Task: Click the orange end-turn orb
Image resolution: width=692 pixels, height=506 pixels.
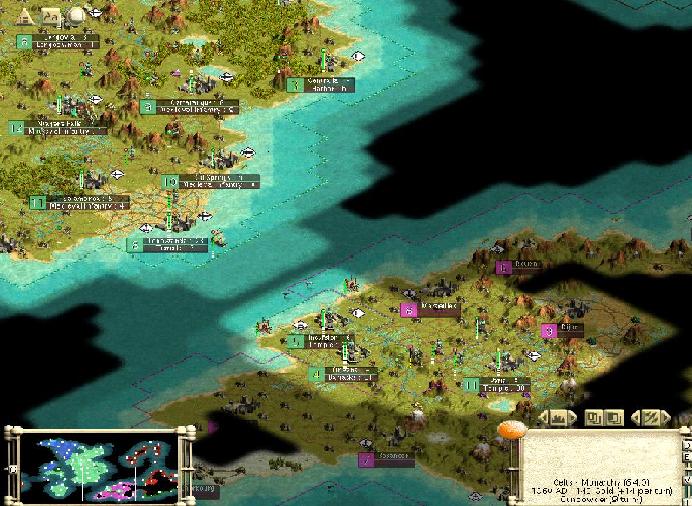Action: pyautogui.click(x=511, y=431)
